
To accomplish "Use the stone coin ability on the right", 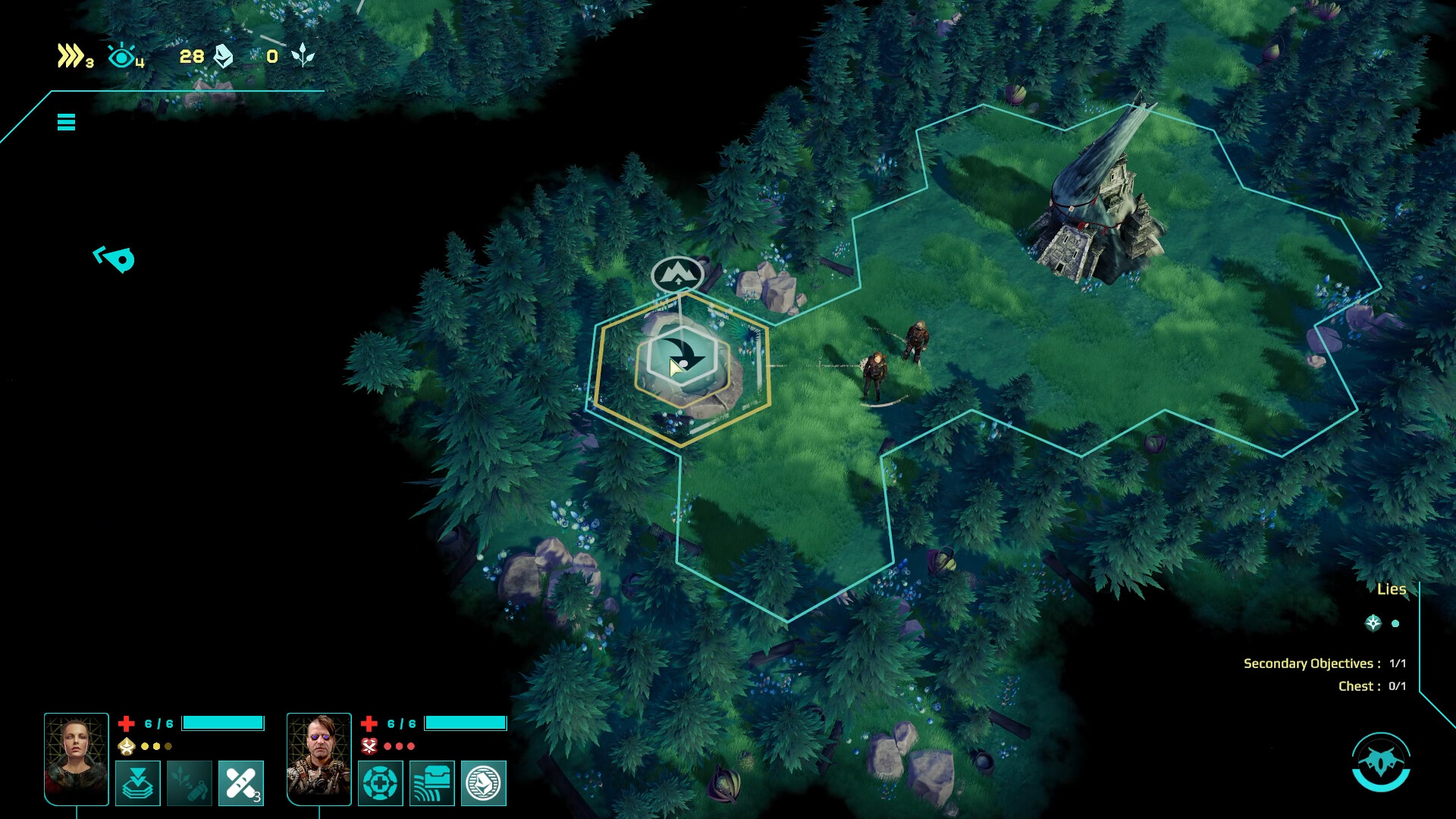I will [x=484, y=783].
